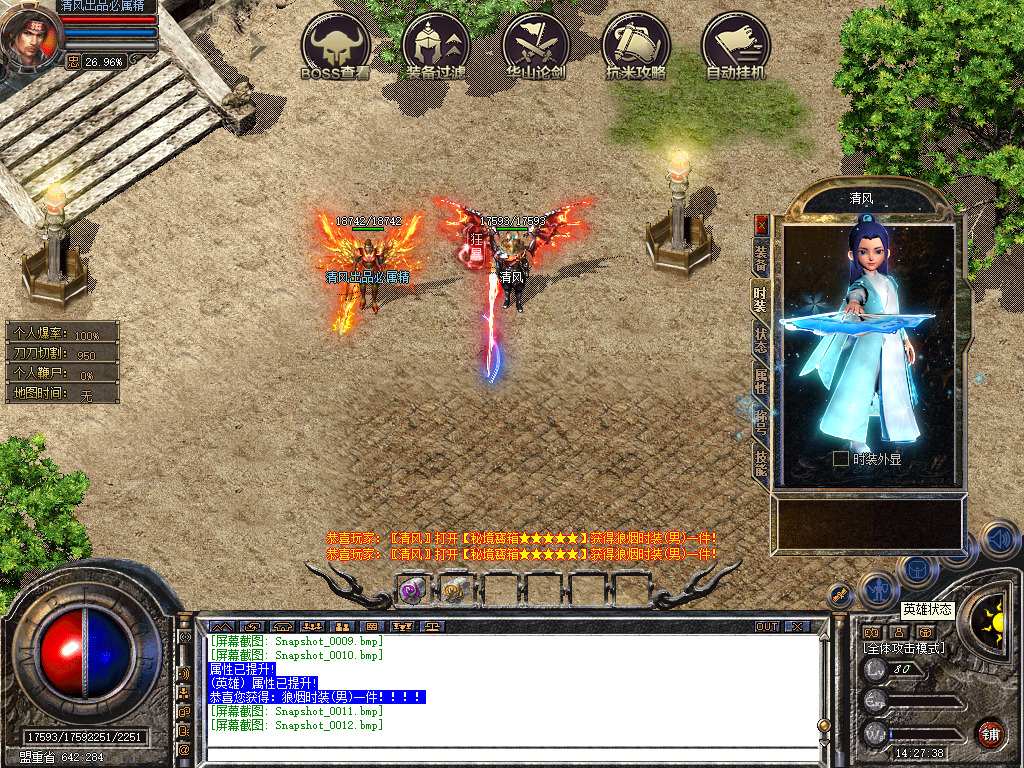Click the purple swirl scroll in the hotbar
The width and height of the screenshot is (1024, 768).
point(411,590)
